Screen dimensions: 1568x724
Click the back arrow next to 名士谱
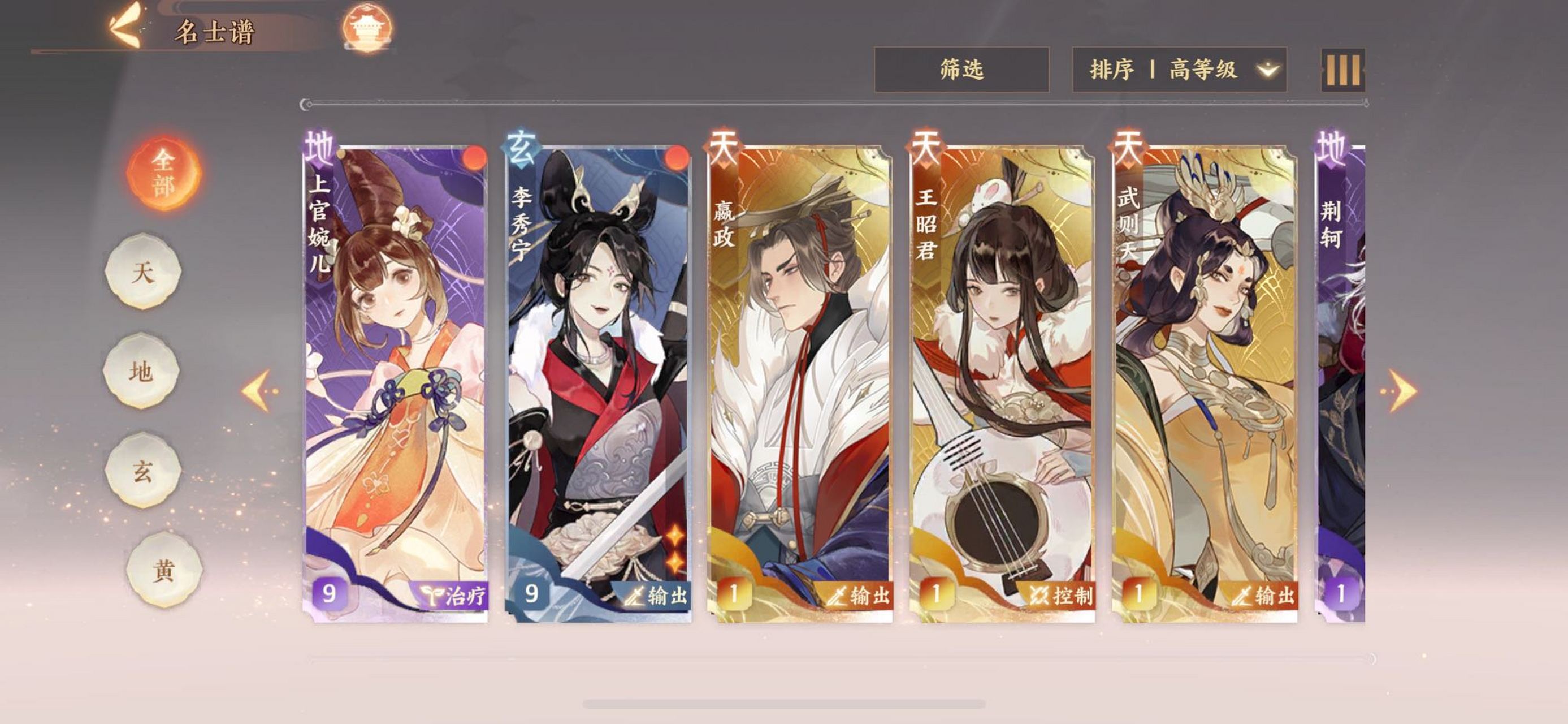[x=124, y=23]
